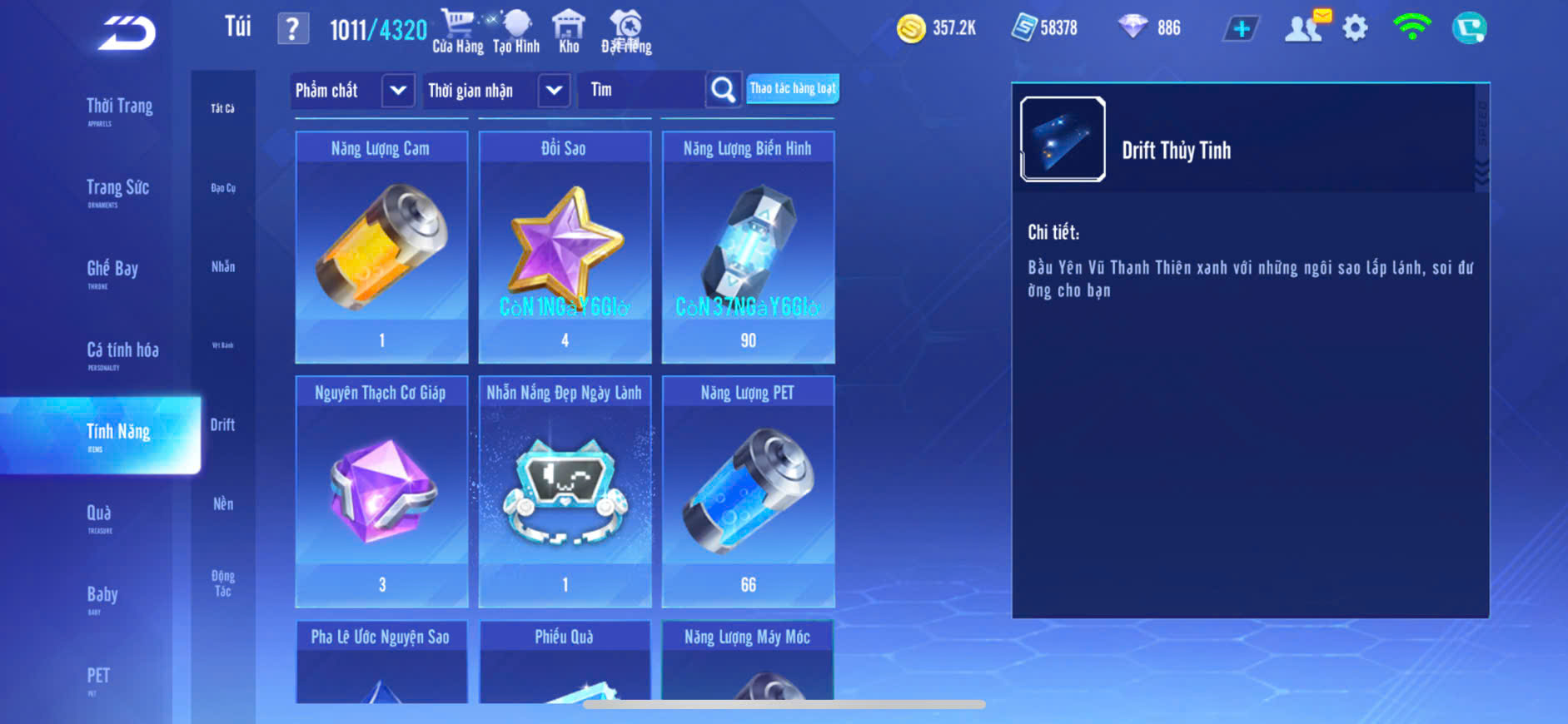The image size is (1568, 724).
Task: Click the magnifying glass search button
Action: [723, 90]
